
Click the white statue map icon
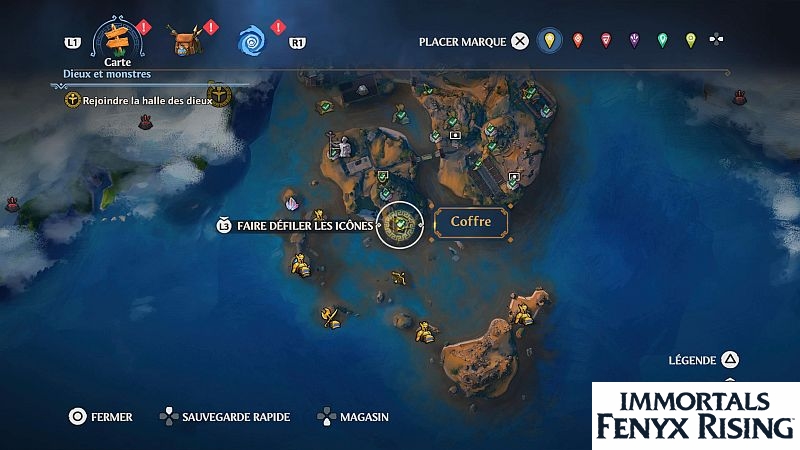[x=346, y=148]
